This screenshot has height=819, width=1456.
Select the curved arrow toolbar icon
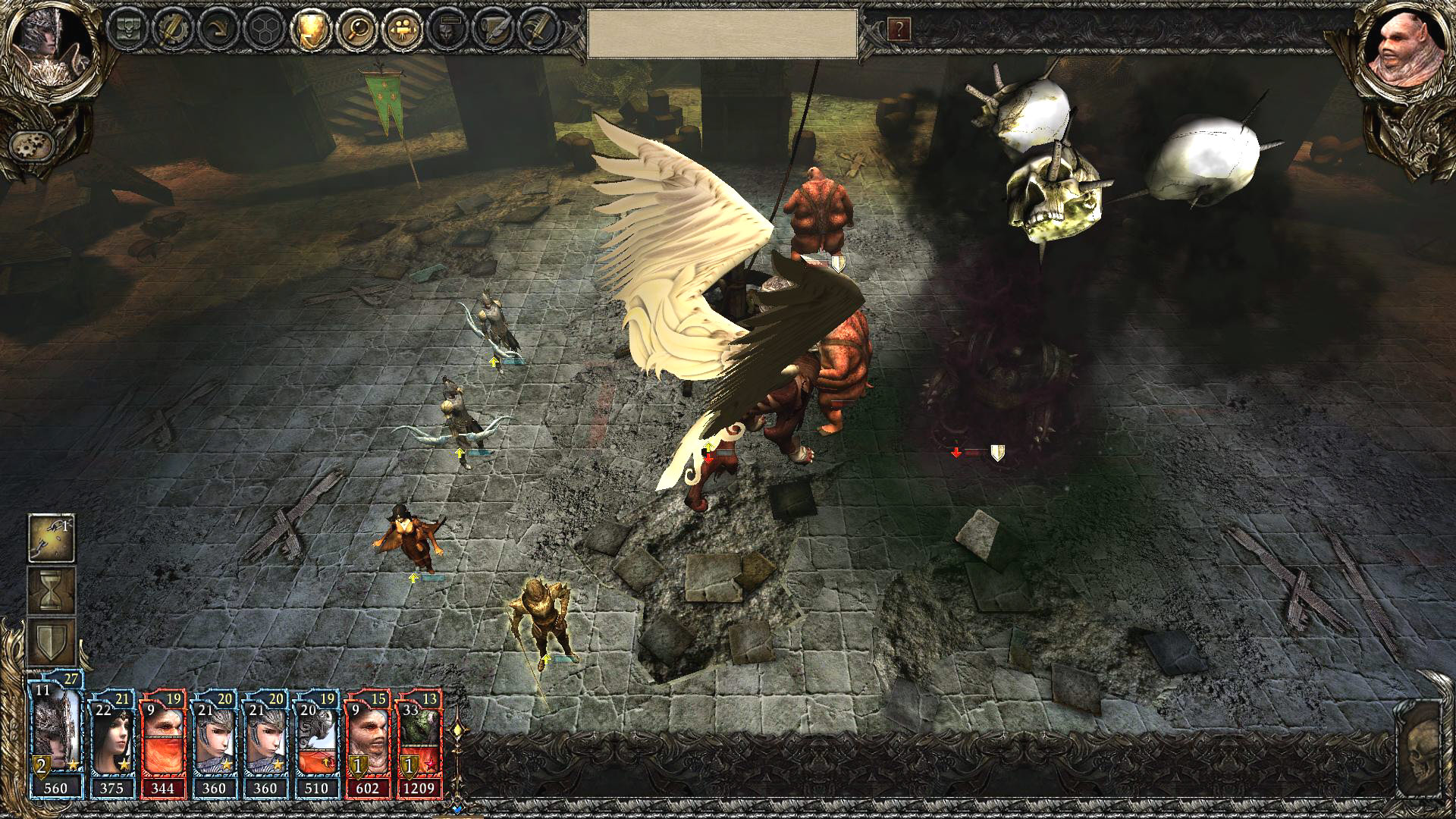coord(216,29)
